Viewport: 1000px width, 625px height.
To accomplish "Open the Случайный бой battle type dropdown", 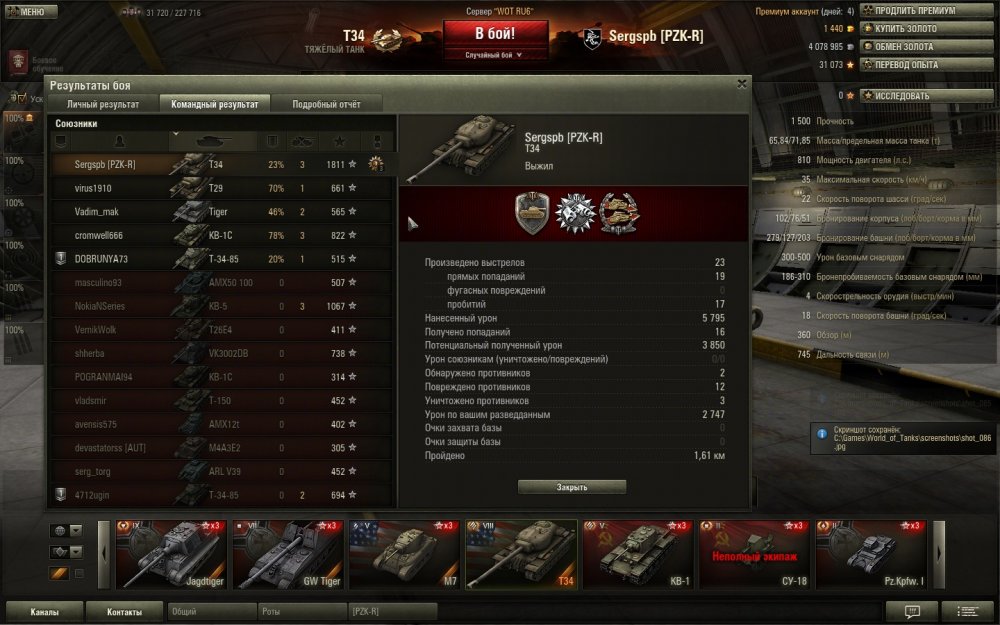I will (x=496, y=56).
